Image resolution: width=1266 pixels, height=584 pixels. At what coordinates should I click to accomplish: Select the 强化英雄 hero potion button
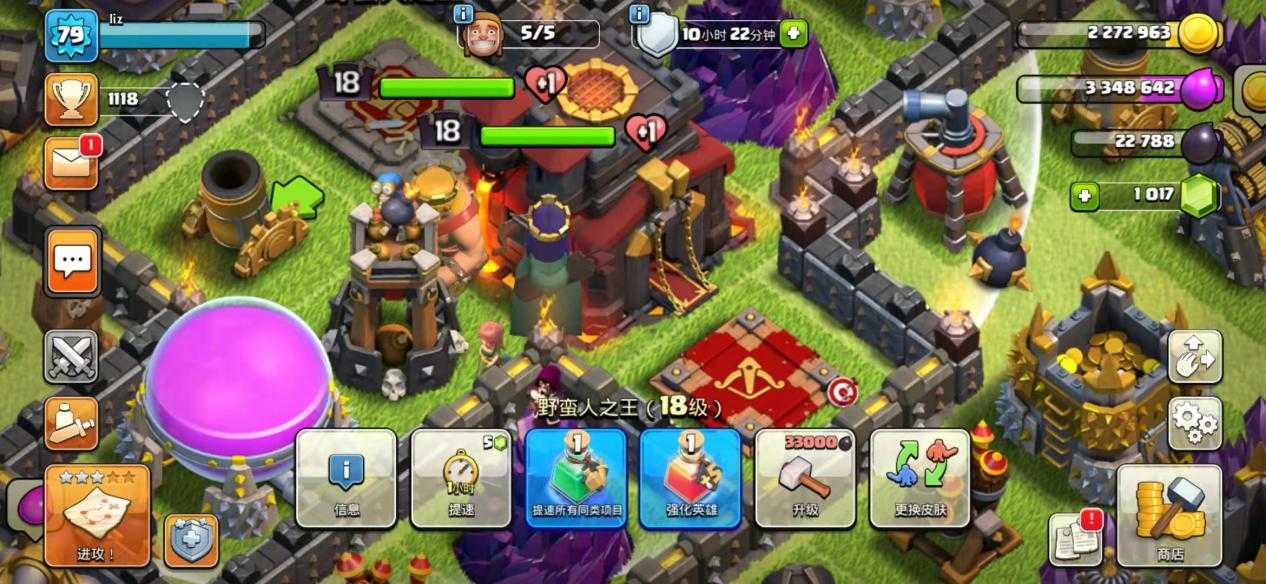(690, 478)
